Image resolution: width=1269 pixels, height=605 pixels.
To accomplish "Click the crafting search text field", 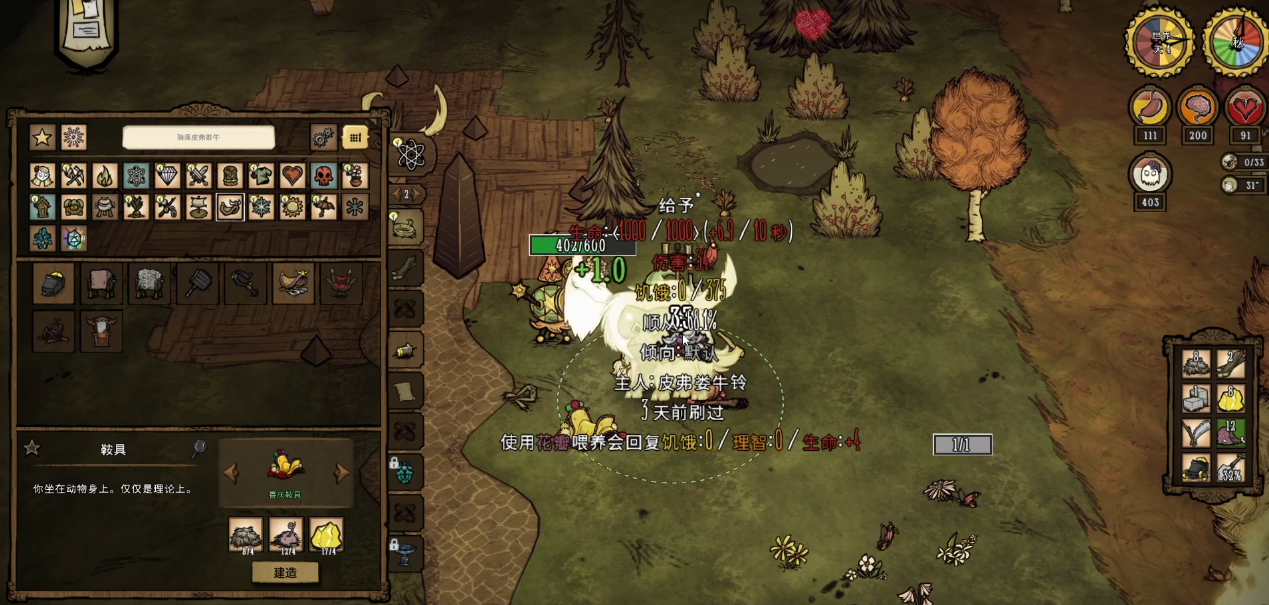I will pyautogui.click(x=198, y=138).
